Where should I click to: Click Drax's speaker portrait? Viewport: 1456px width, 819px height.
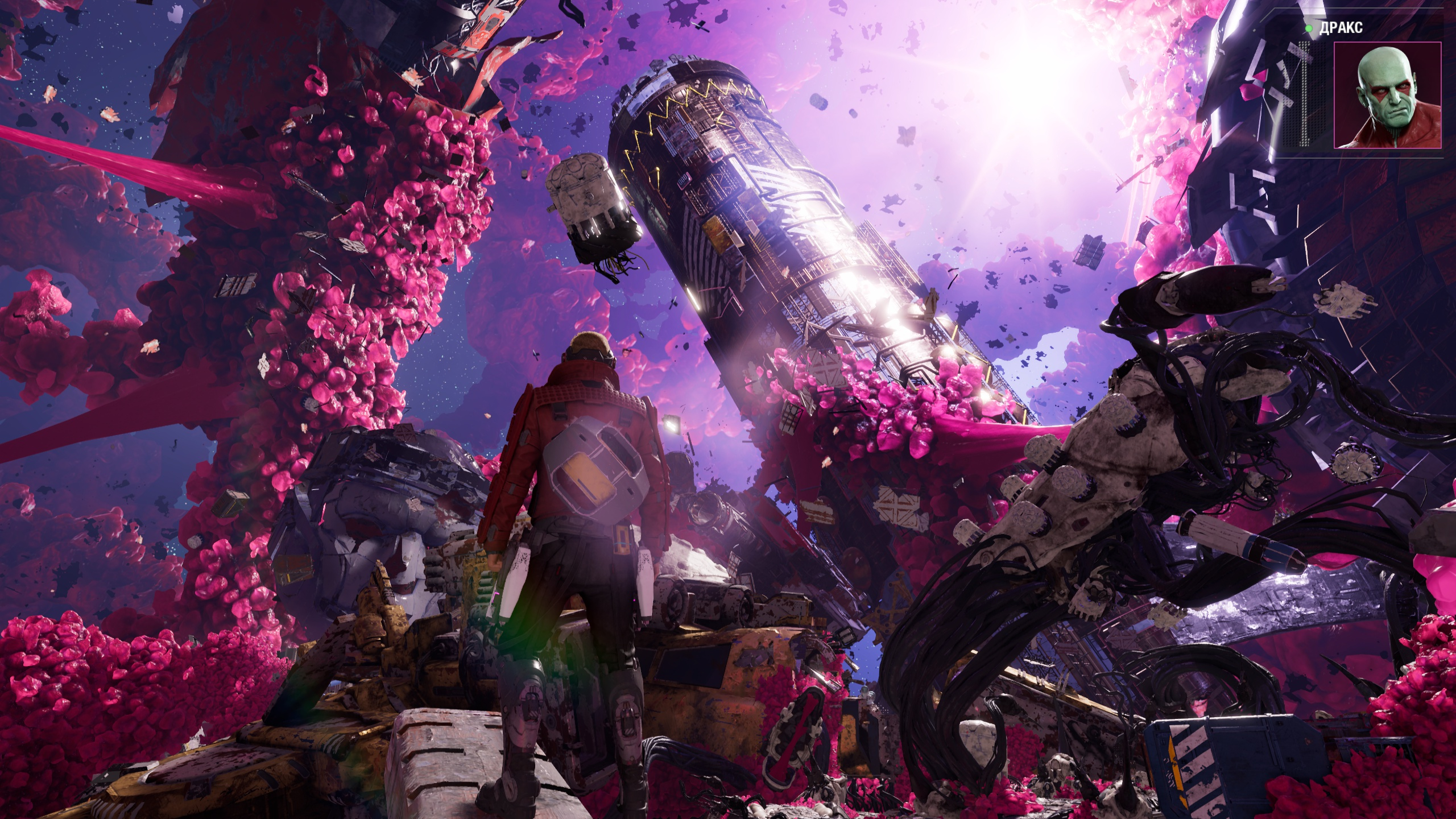pyautogui.click(x=1387, y=95)
